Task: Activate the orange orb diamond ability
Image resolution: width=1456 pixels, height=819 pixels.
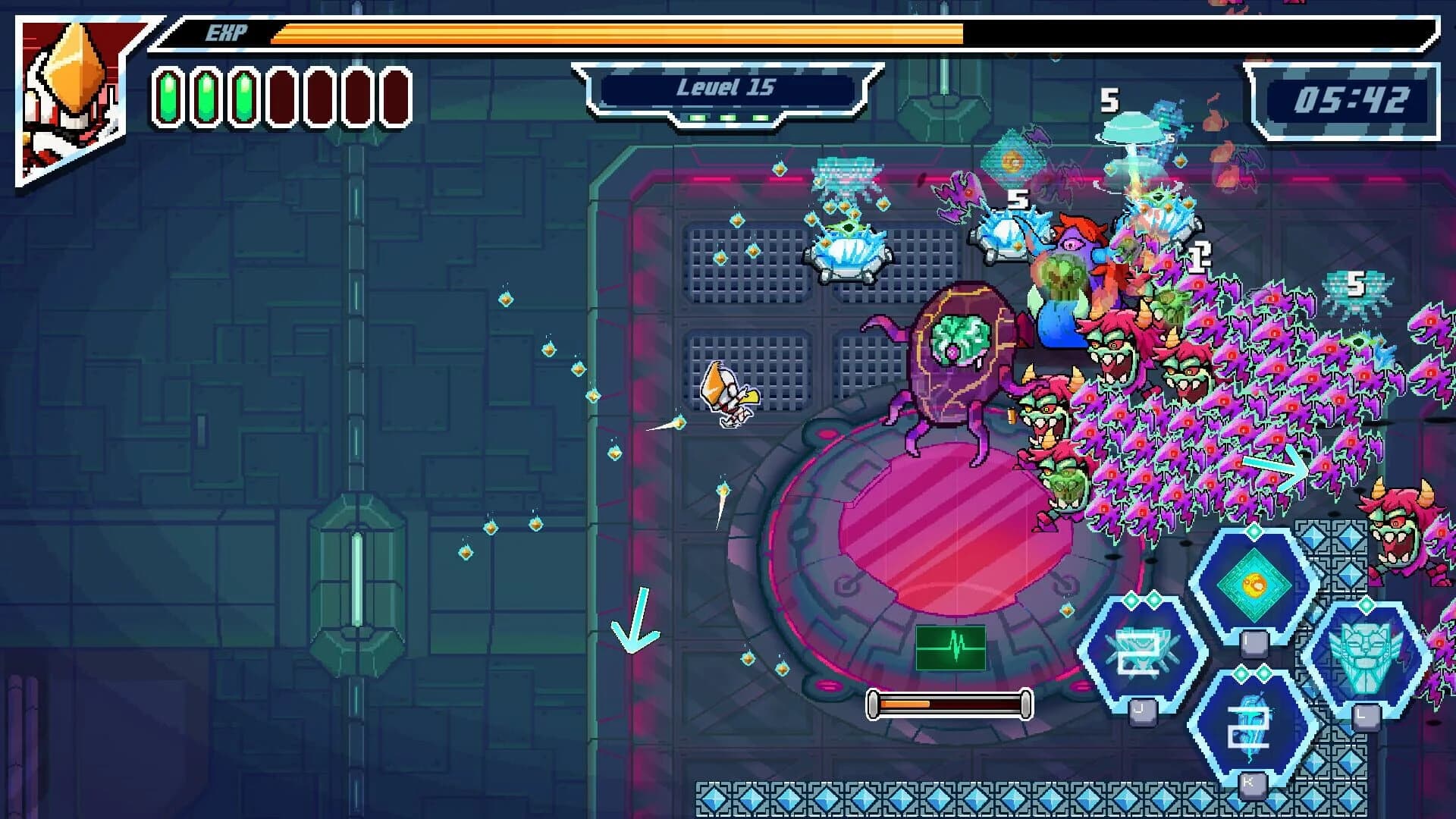Action: point(1254,585)
